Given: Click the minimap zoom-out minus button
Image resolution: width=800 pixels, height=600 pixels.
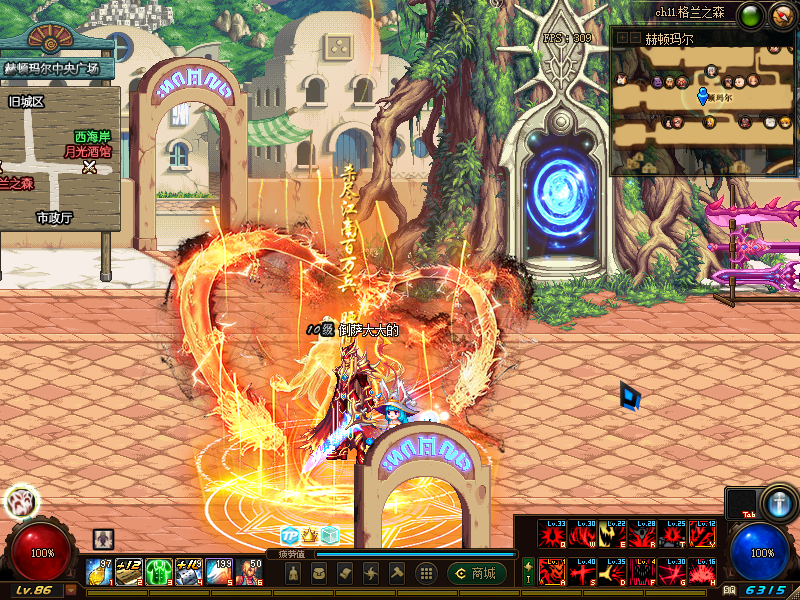Looking at the screenshot, I should pyautogui.click(x=633, y=38).
